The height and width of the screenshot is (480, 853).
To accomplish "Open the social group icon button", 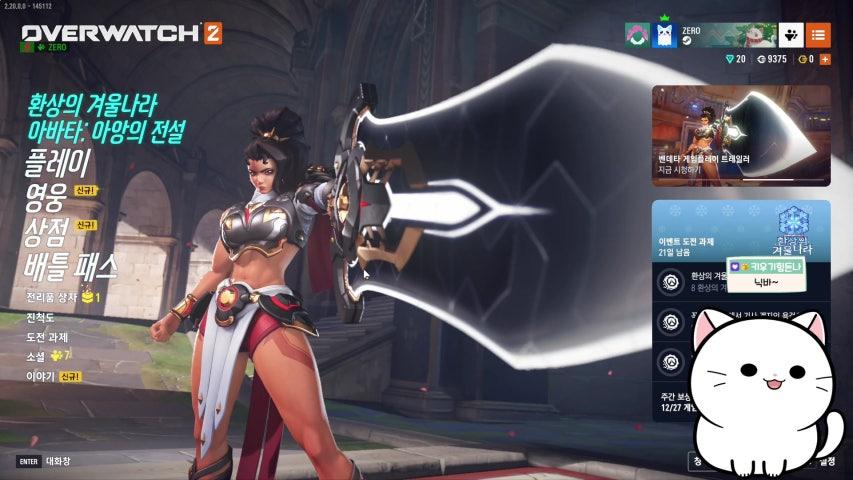I will [x=790, y=36].
